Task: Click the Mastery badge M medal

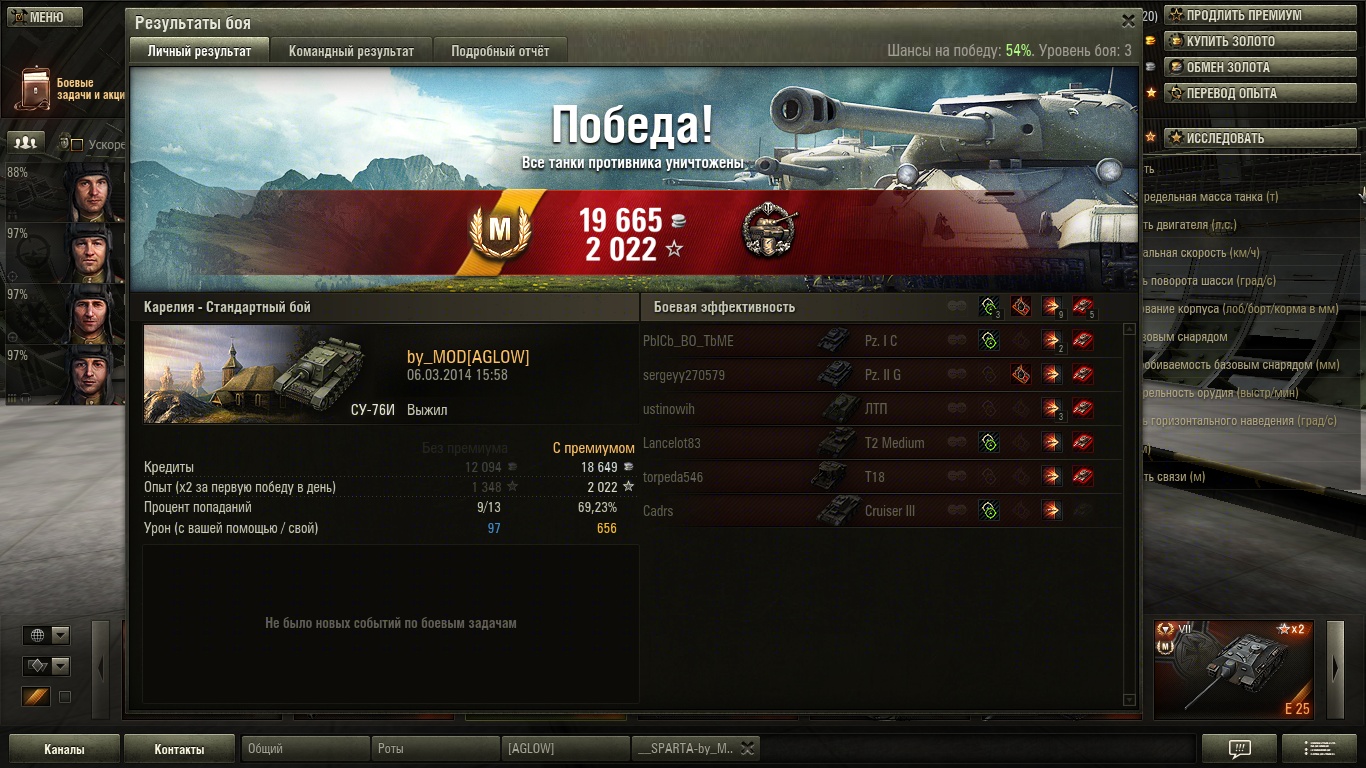Action: (499, 233)
